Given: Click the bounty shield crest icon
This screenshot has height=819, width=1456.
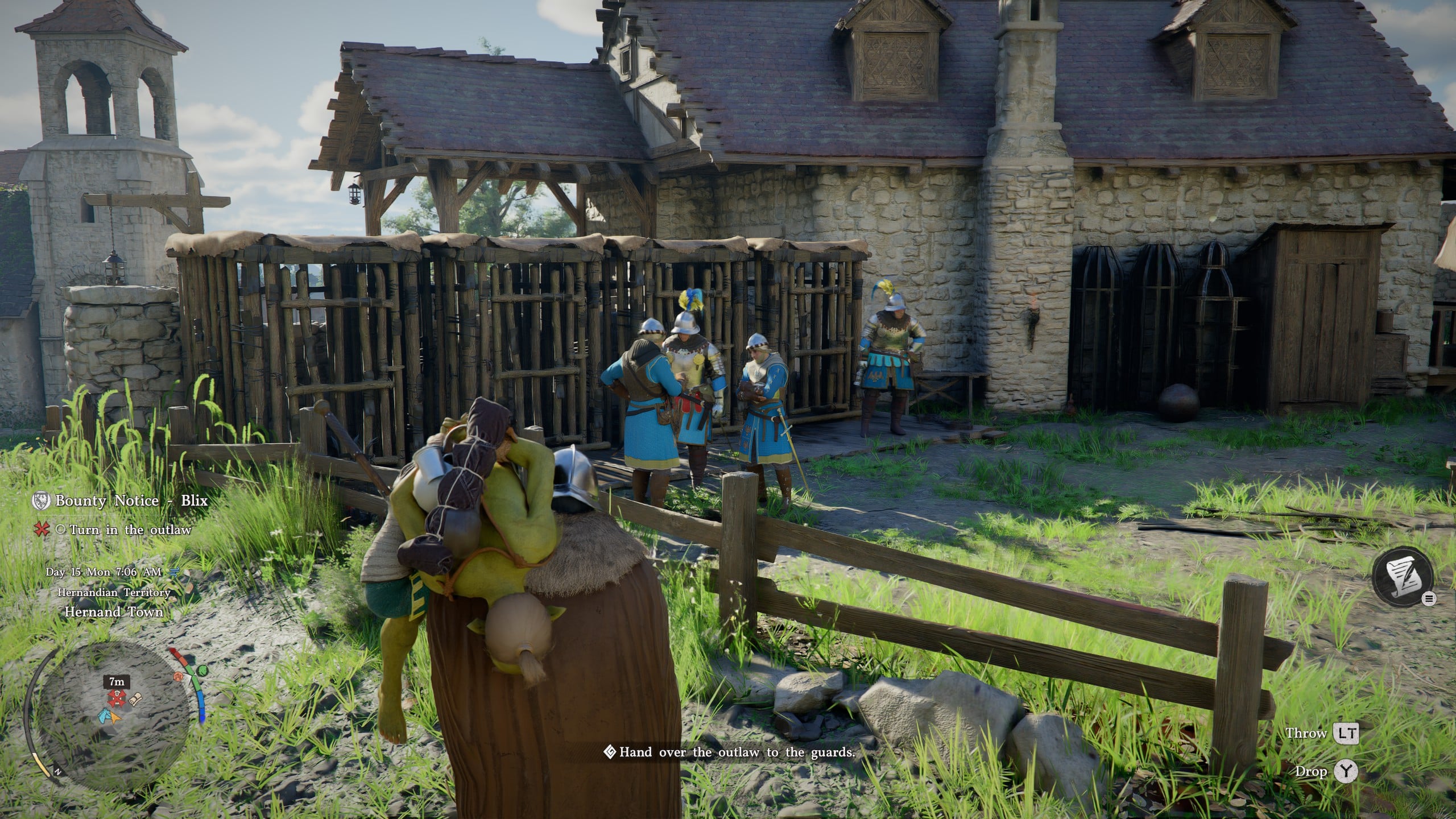Looking at the screenshot, I should tap(41, 500).
